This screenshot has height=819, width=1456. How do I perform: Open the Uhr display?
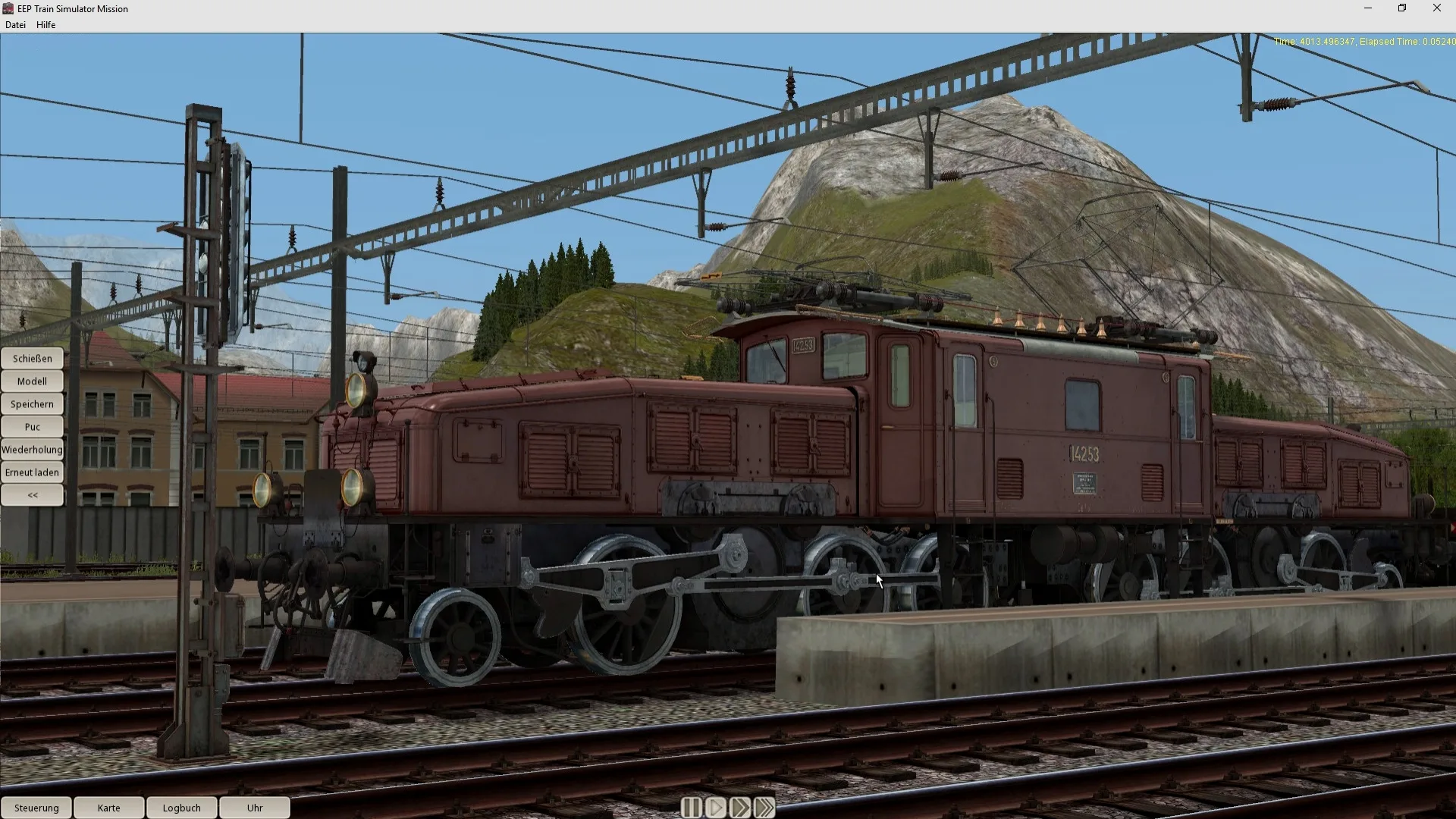[x=255, y=808]
